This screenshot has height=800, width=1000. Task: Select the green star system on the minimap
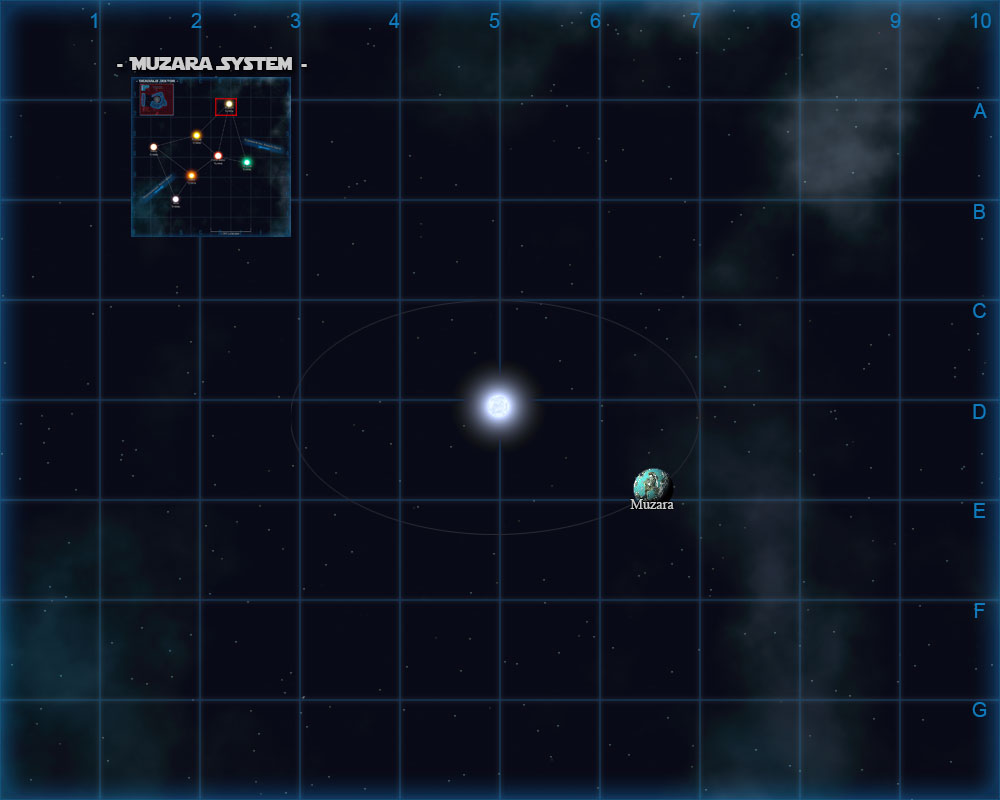point(247,162)
